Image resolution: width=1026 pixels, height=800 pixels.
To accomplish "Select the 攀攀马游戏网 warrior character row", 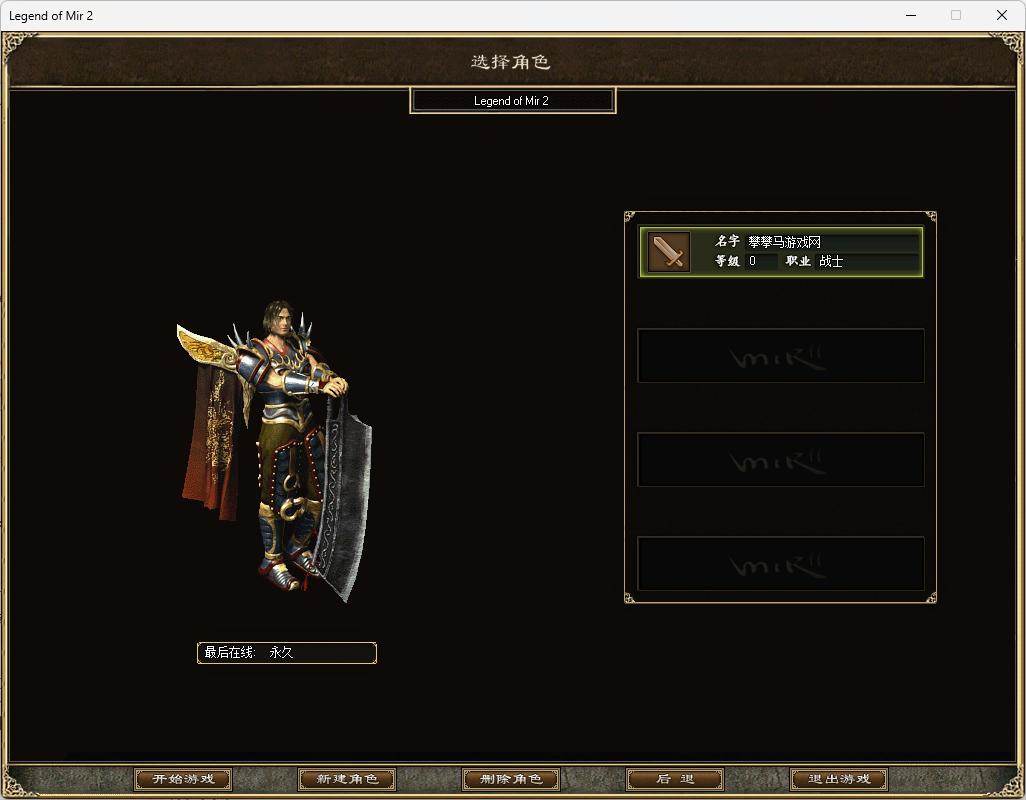I will [780, 252].
